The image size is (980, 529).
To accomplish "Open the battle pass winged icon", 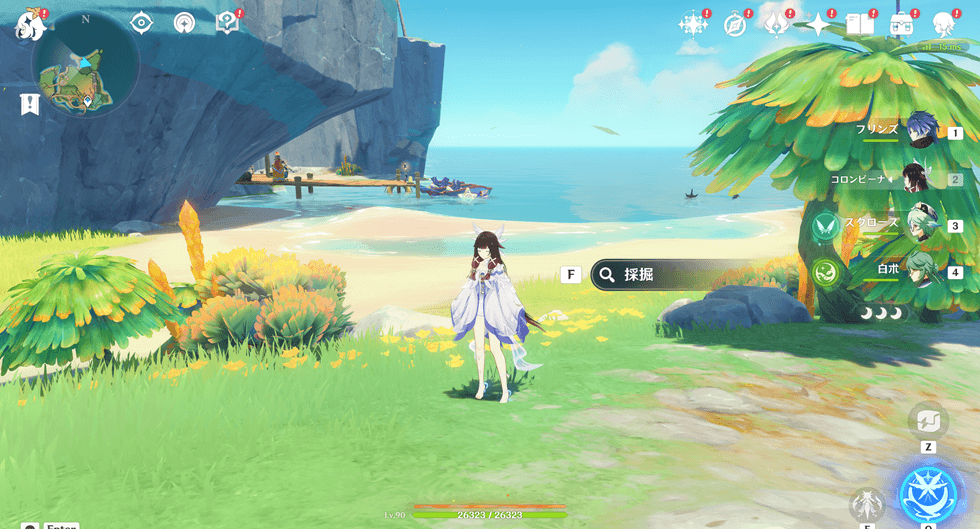I will pyautogui.click(x=777, y=24).
